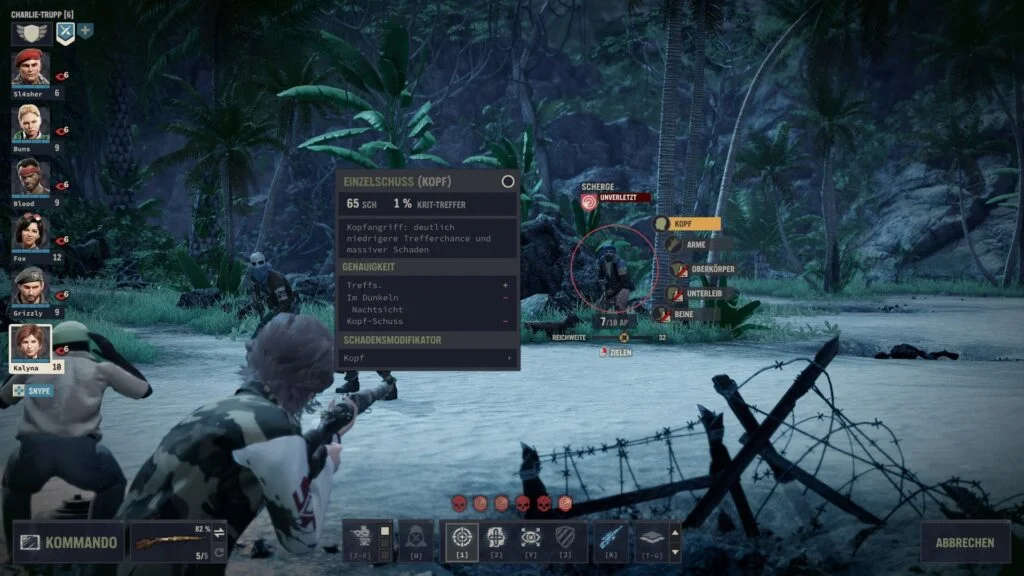Click the rifle weapon slot

[x=179, y=542]
